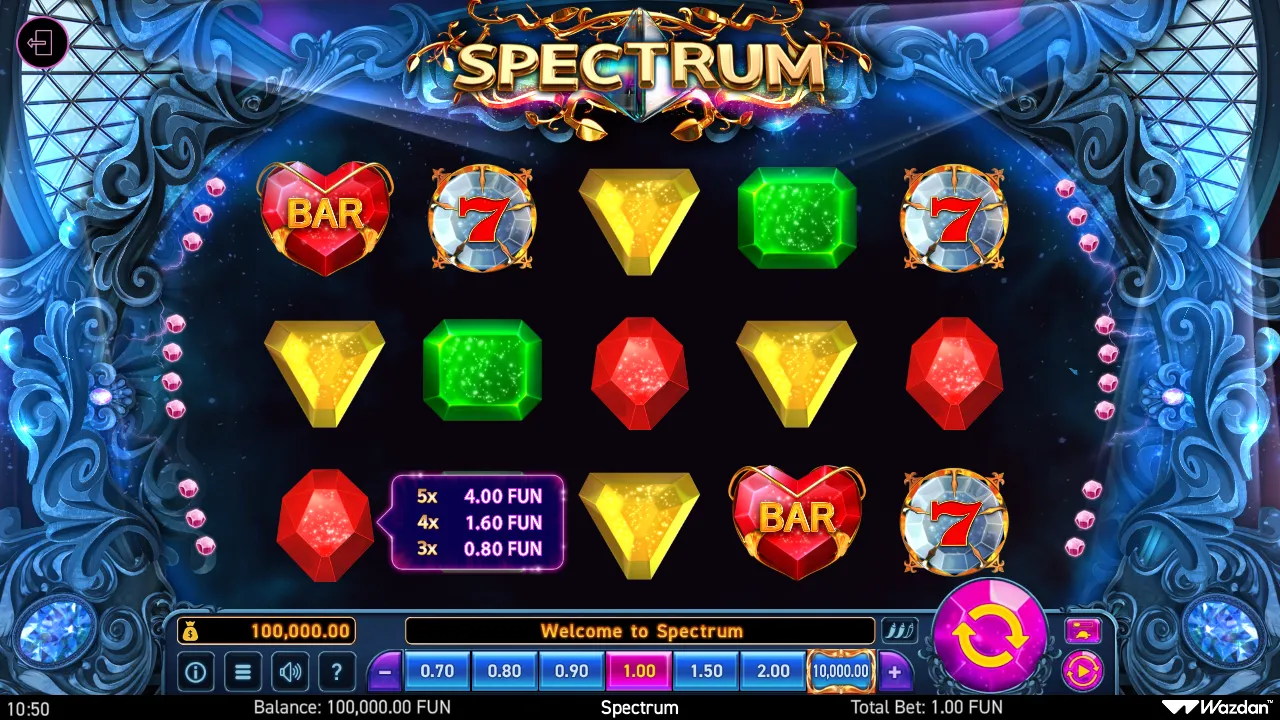Image resolution: width=1280 pixels, height=720 pixels.
Task: Select the 2.00 bet tab
Action: pos(772,671)
